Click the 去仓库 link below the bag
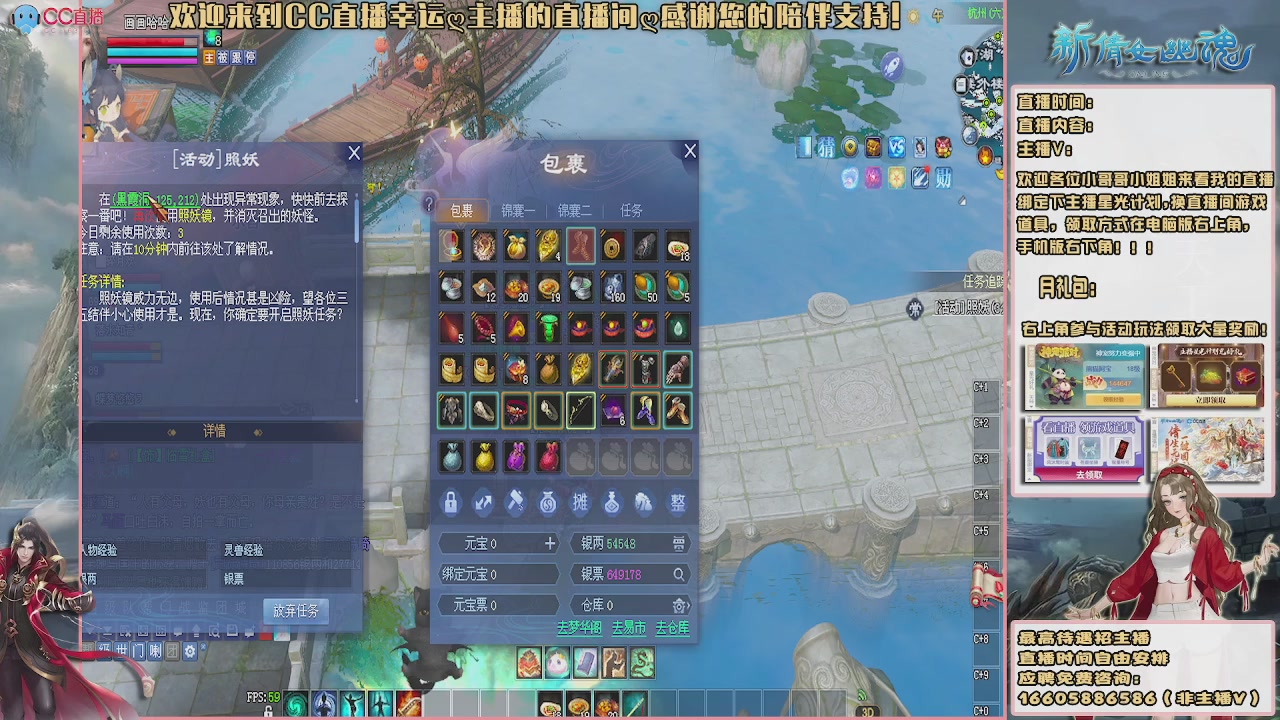Image resolution: width=1280 pixels, height=720 pixels. point(671,627)
